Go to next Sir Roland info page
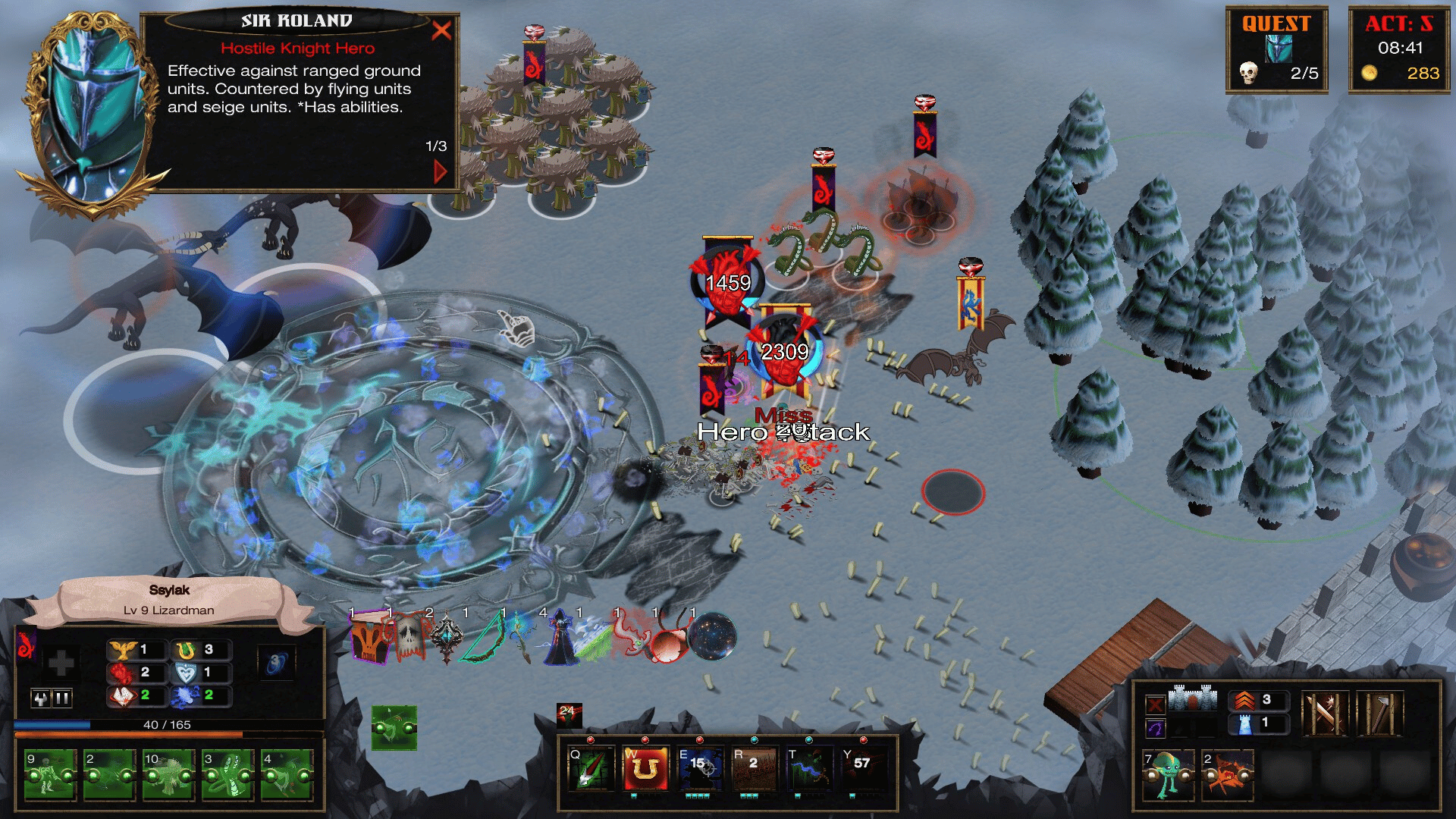 pos(440,171)
